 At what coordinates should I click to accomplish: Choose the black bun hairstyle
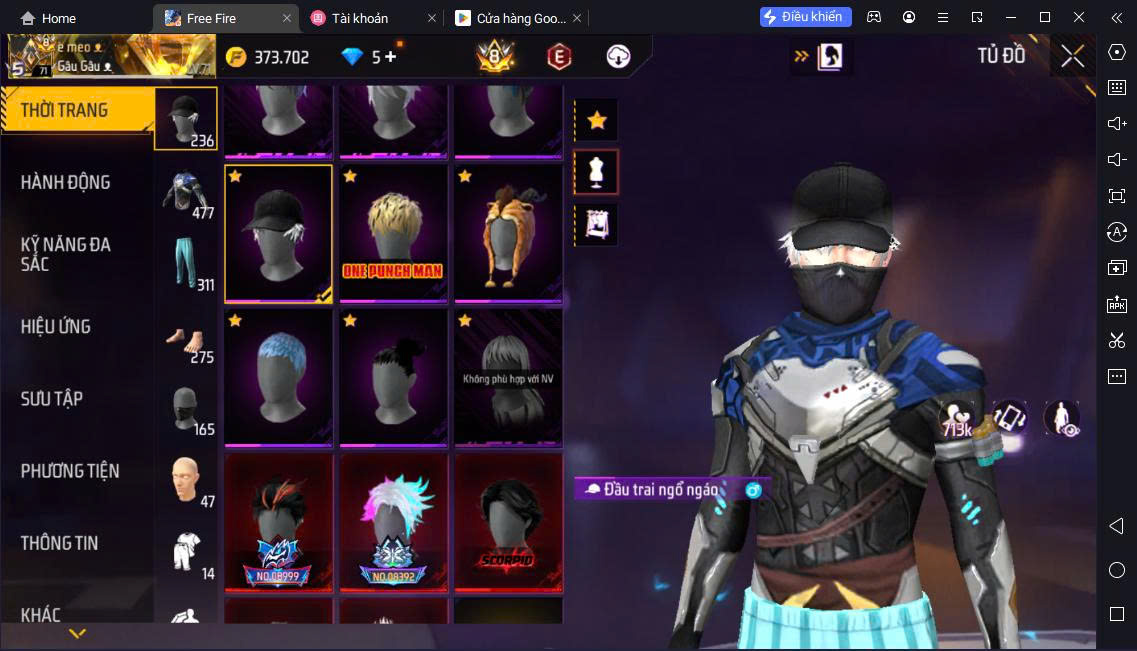coord(393,377)
